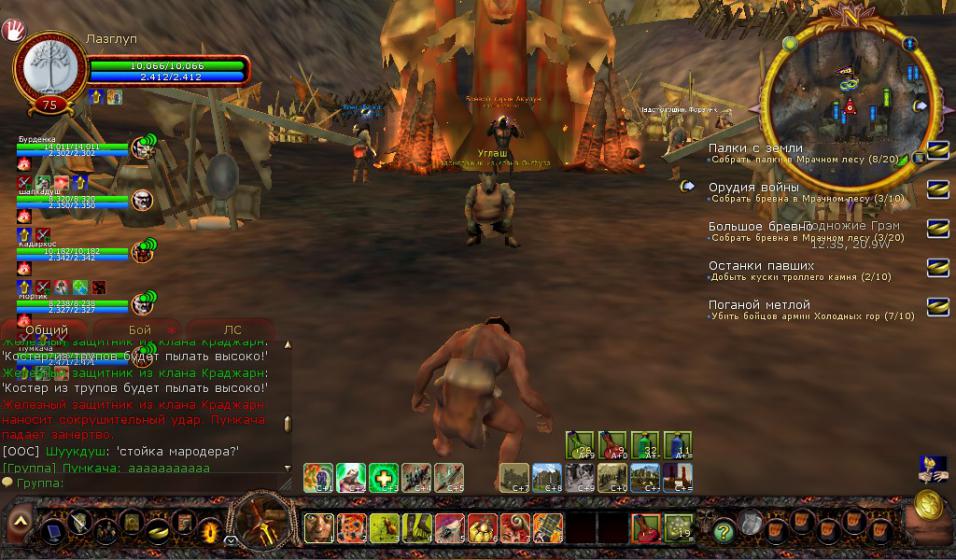The height and width of the screenshot is (560, 956).
Task: Use the green cross healing ability
Action: [x=383, y=478]
